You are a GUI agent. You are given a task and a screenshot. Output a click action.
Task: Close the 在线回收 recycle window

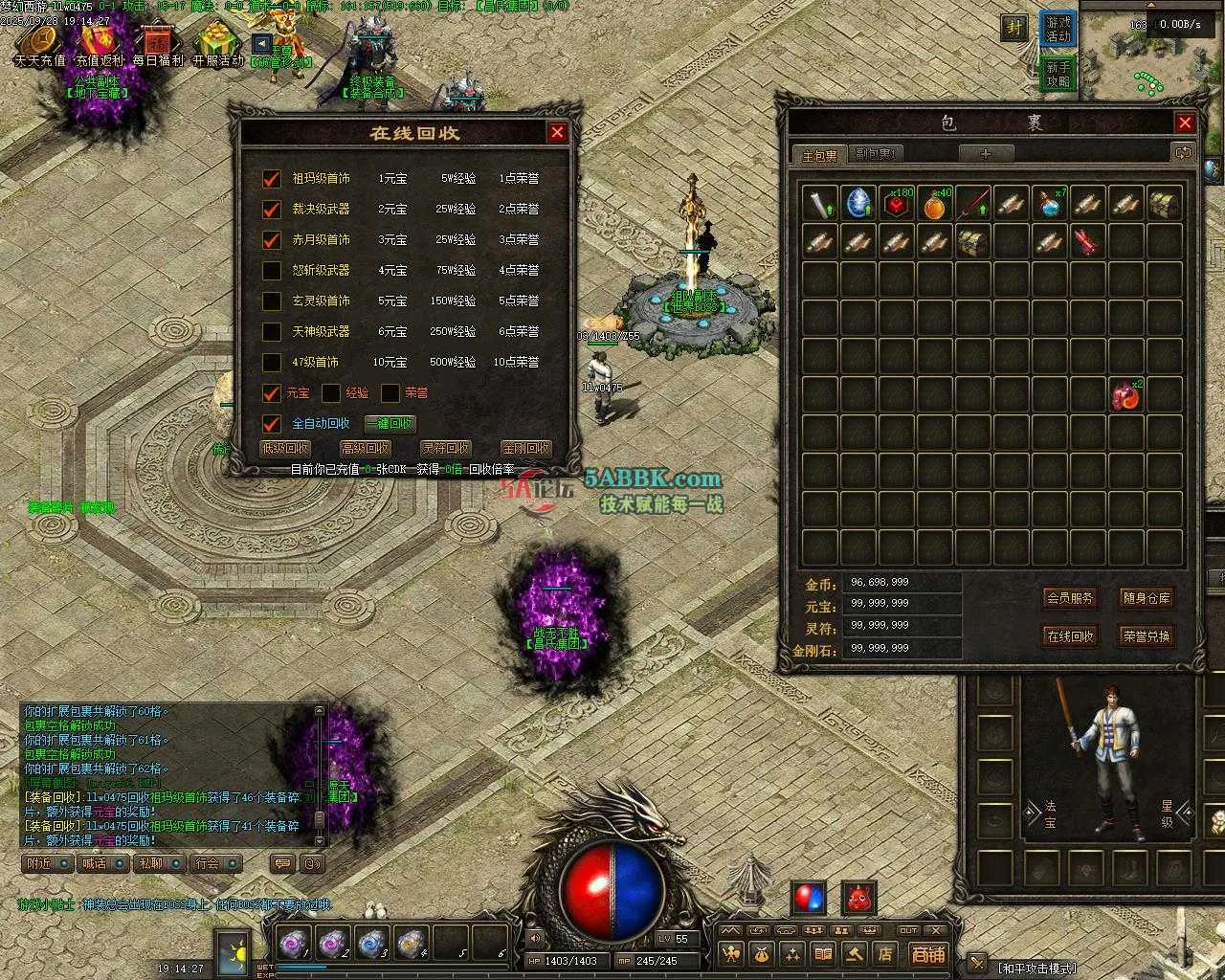pyautogui.click(x=557, y=132)
